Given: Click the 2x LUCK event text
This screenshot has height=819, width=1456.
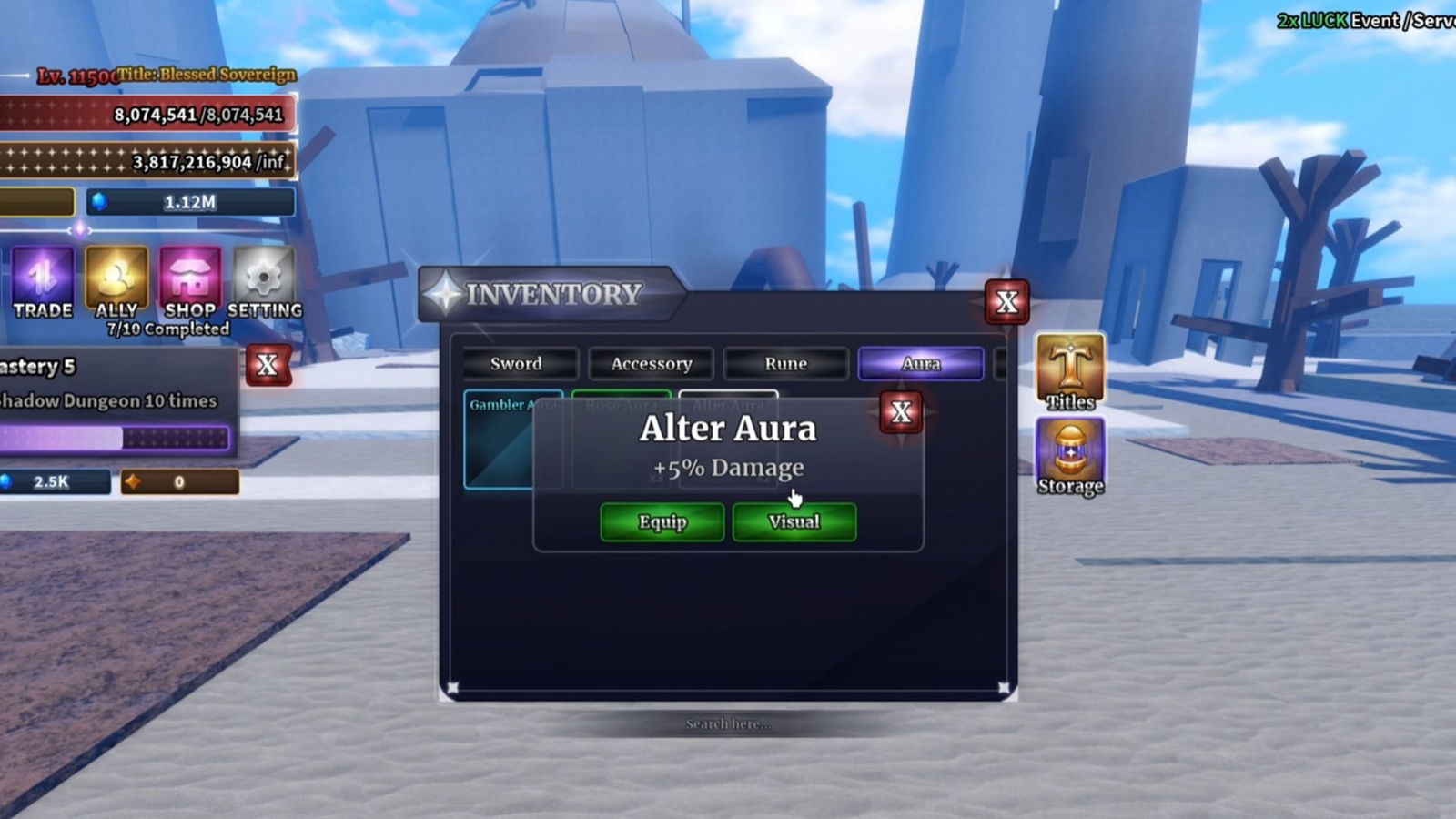Looking at the screenshot, I should (1313, 20).
